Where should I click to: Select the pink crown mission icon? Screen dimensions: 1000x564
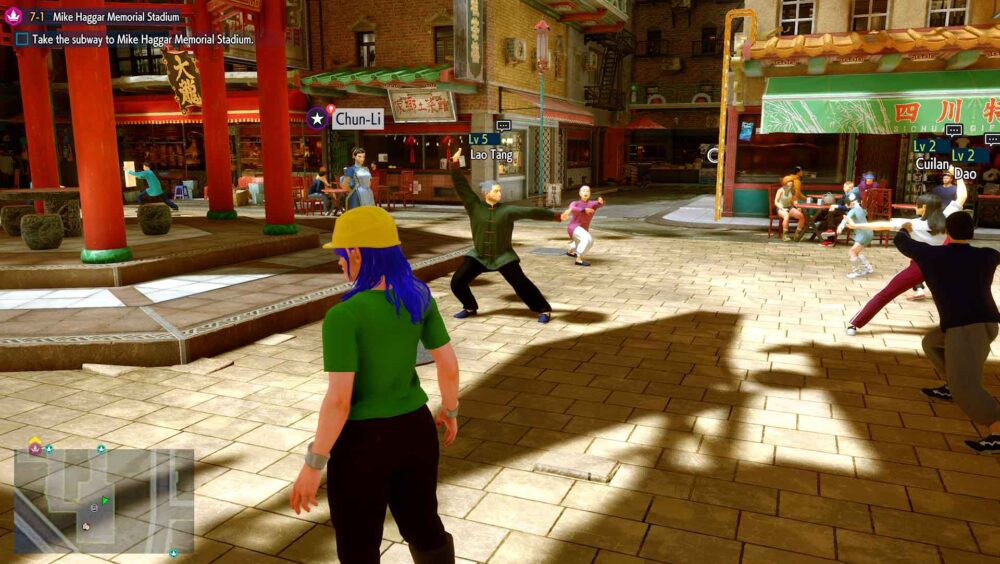(x=14, y=16)
